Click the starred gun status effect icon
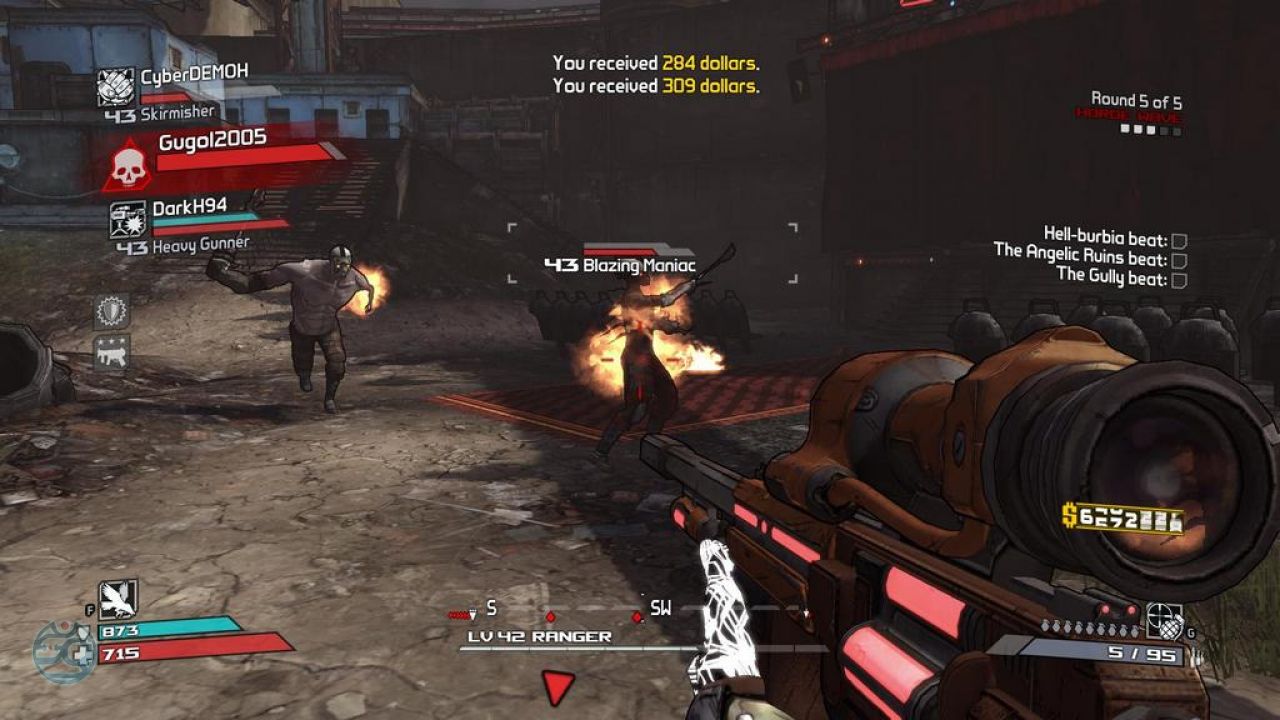1280x720 pixels. pyautogui.click(x=111, y=352)
